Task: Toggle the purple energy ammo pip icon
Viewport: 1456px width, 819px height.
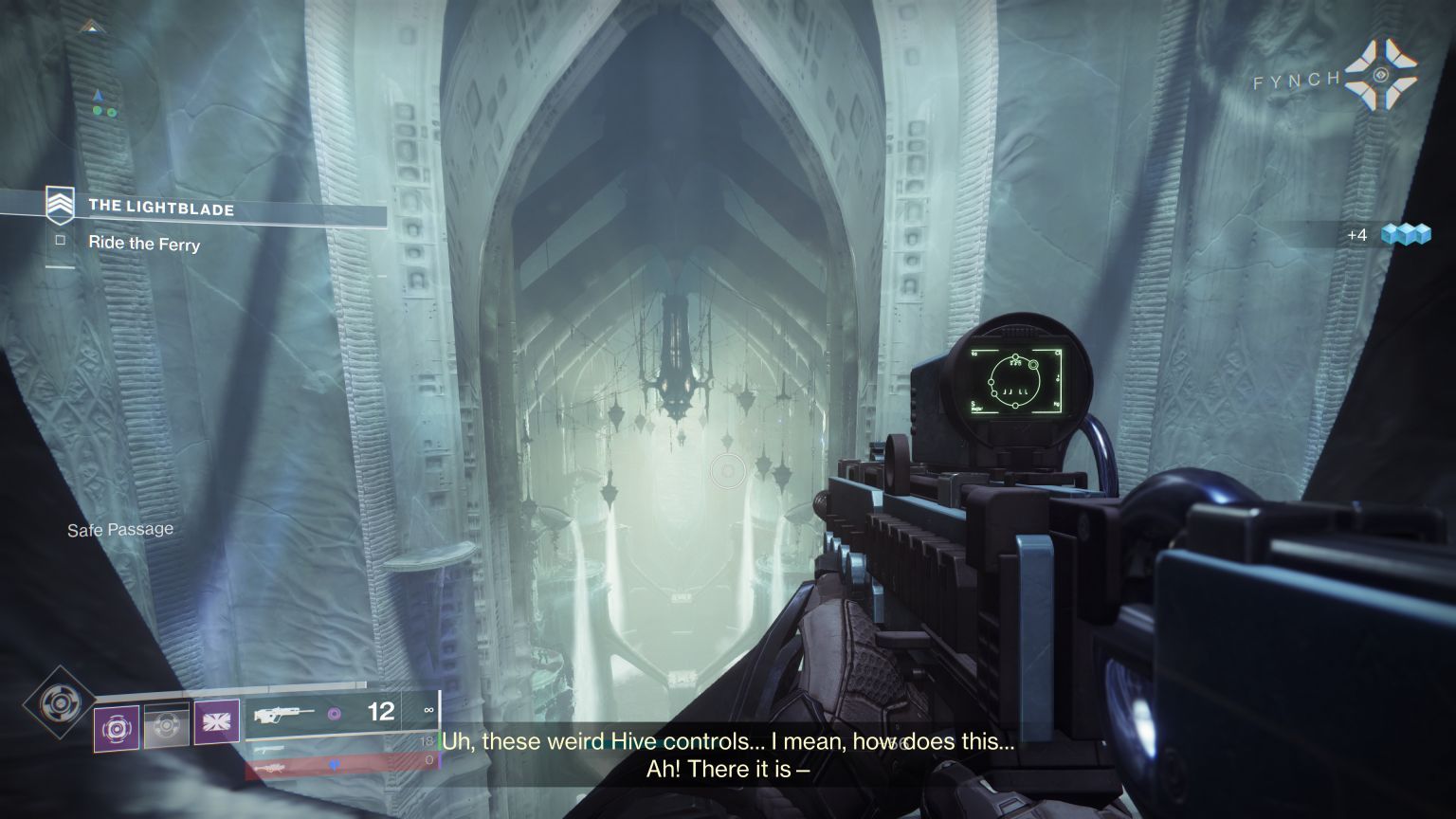Action: 334,714
